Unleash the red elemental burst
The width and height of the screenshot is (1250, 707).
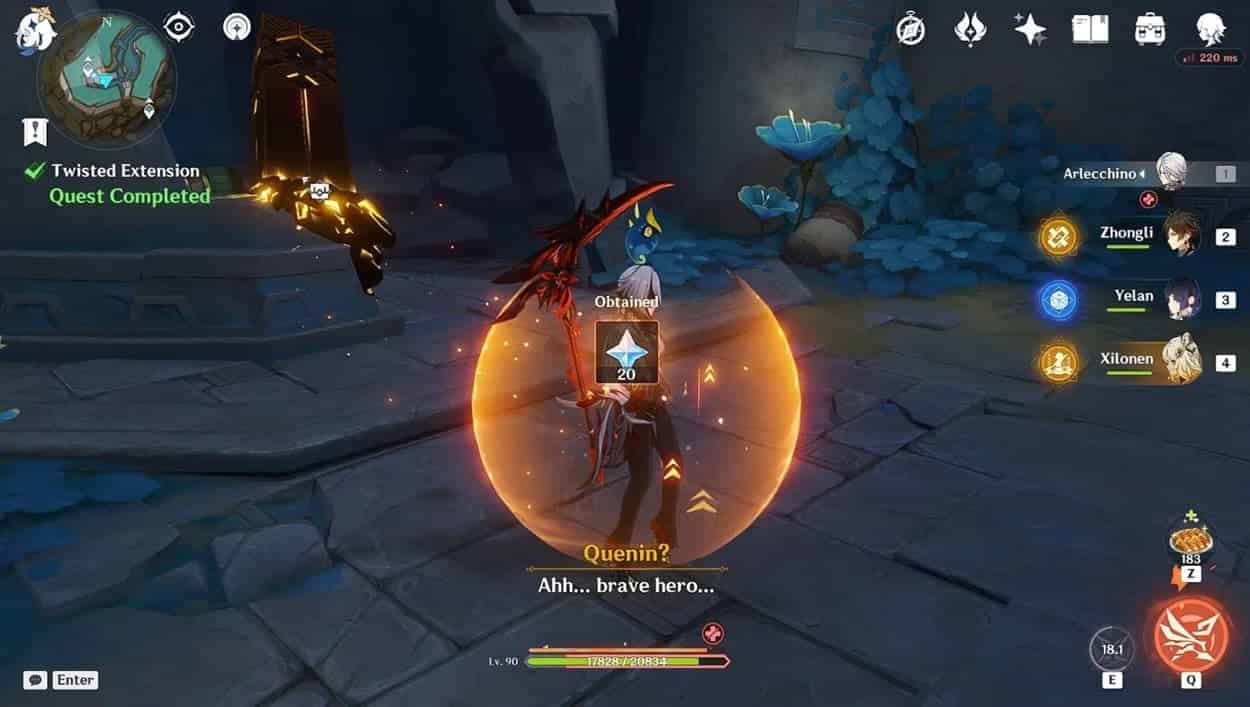point(1191,637)
